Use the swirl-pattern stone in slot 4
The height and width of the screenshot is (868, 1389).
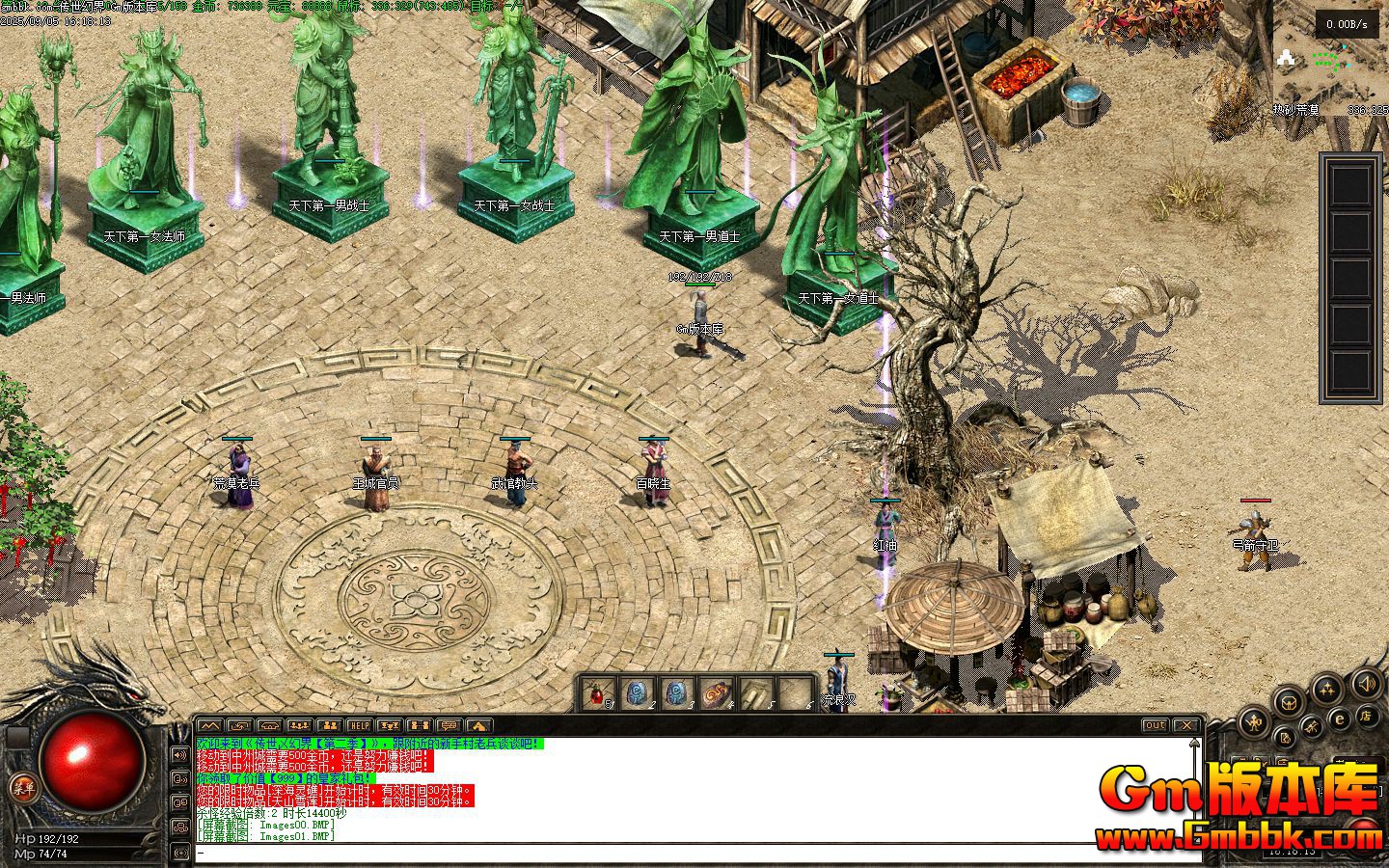[x=716, y=693]
